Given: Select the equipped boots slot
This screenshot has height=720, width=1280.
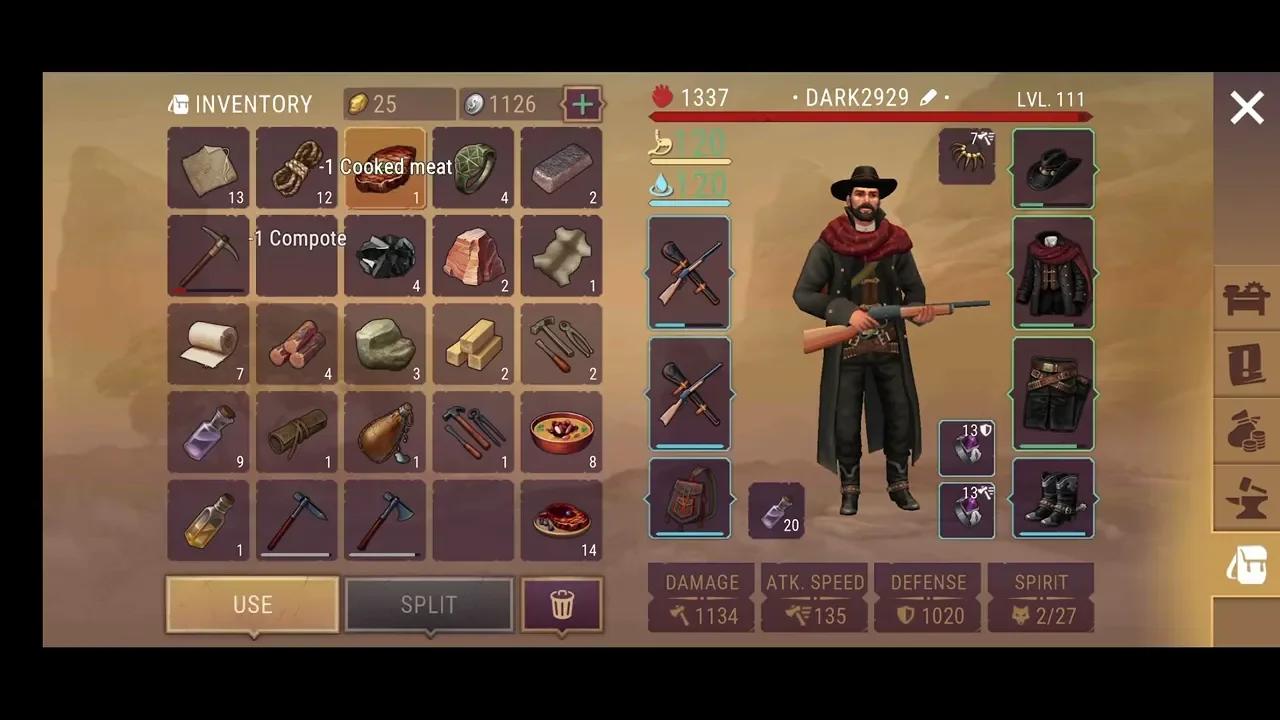Looking at the screenshot, I should [x=1053, y=498].
